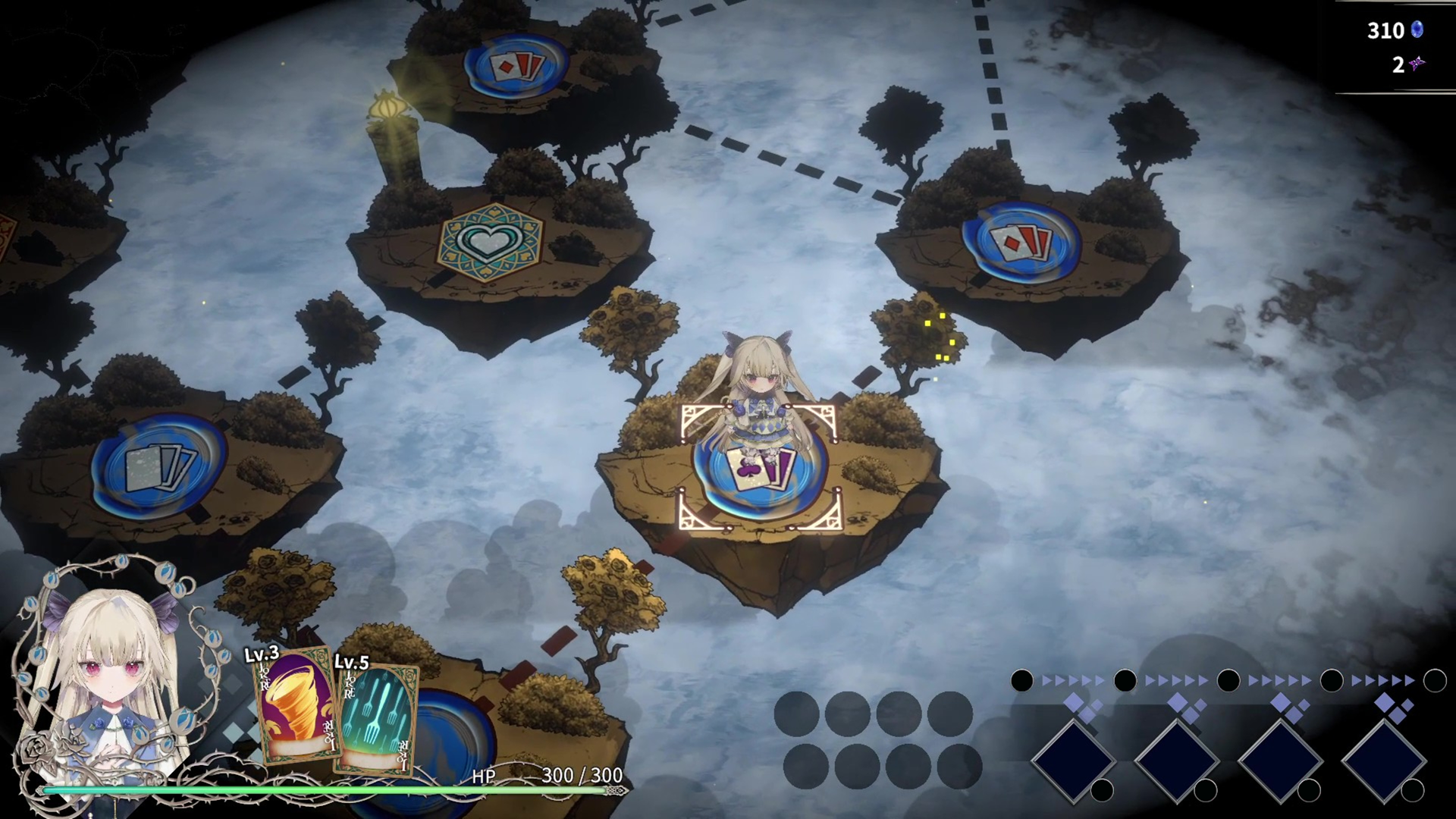Select the Lv.5 teal forks card
The height and width of the screenshot is (819, 1456).
click(x=376, y=718)
